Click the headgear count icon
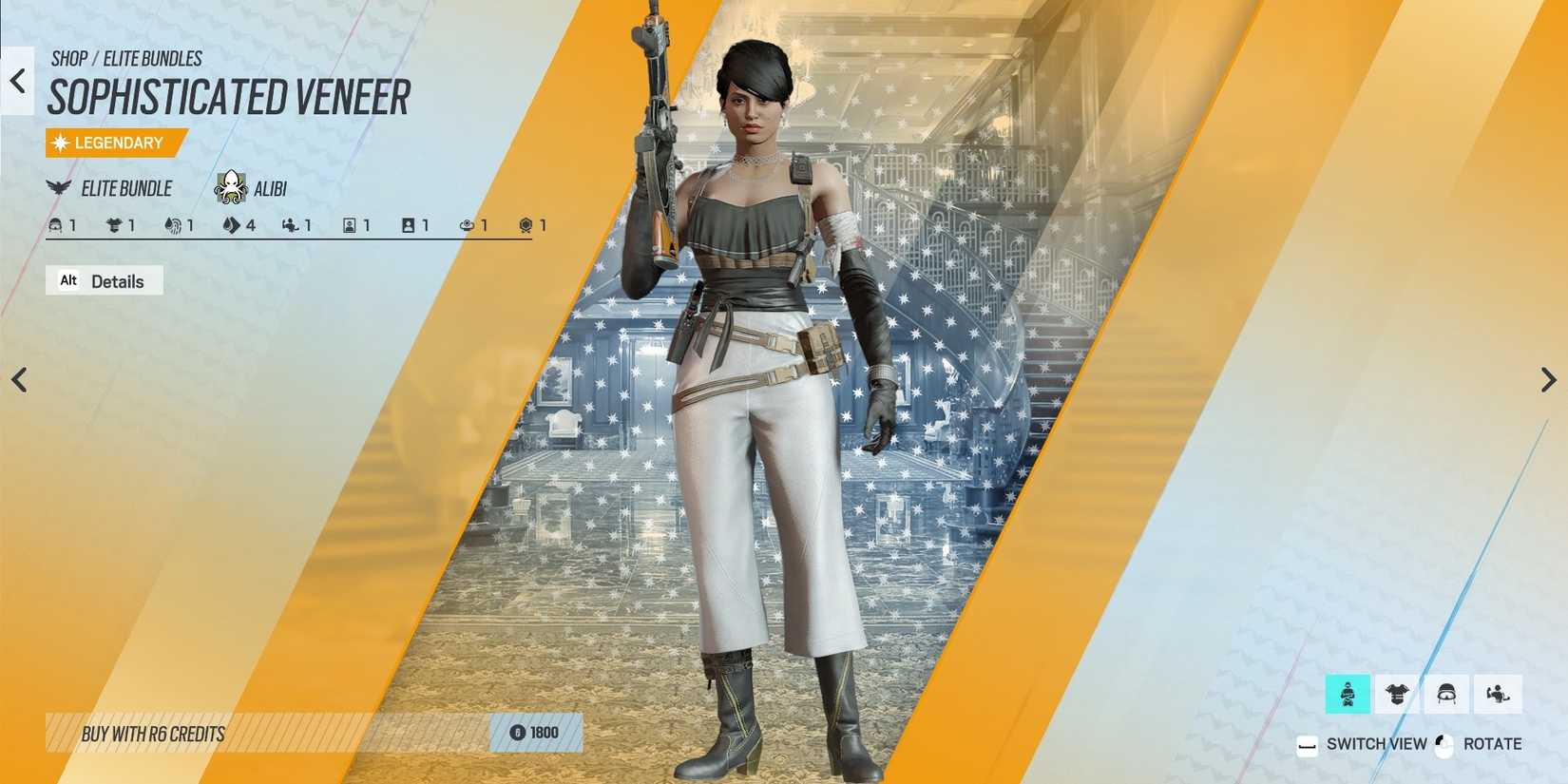Screen dimensions: 1568x784 [x=55, y=225]
